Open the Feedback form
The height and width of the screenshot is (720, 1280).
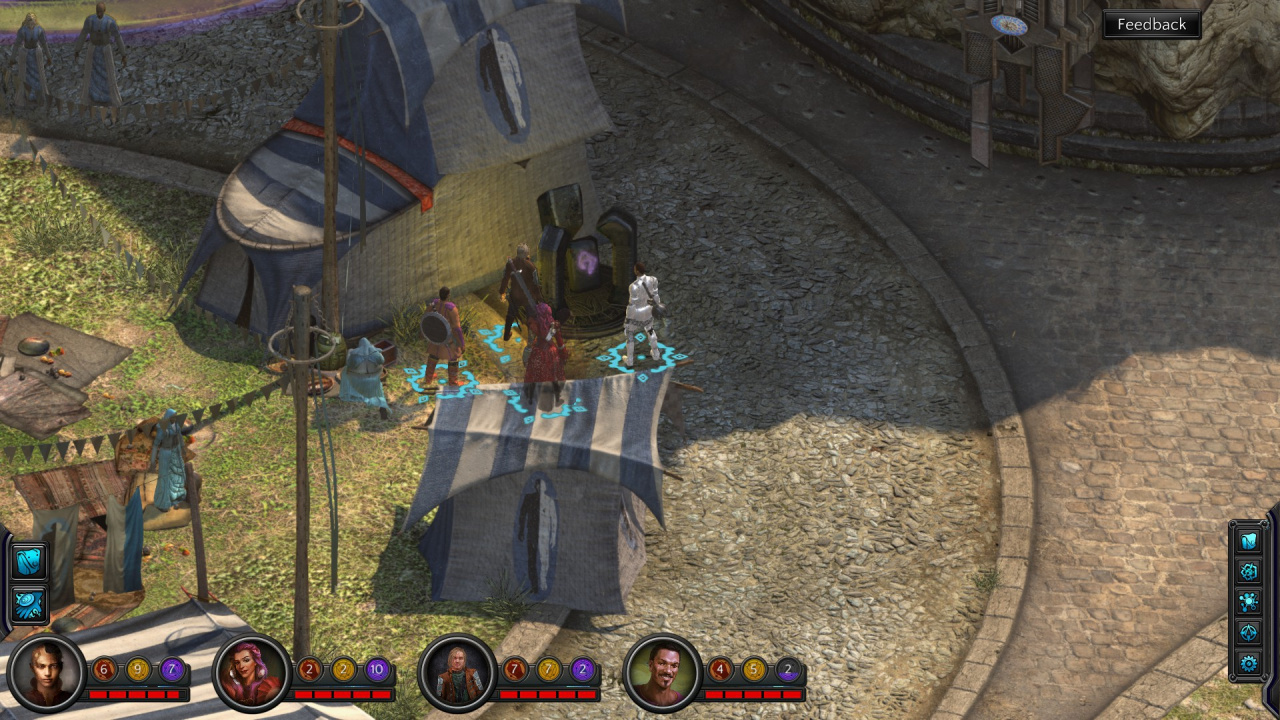pos(1151,25)
